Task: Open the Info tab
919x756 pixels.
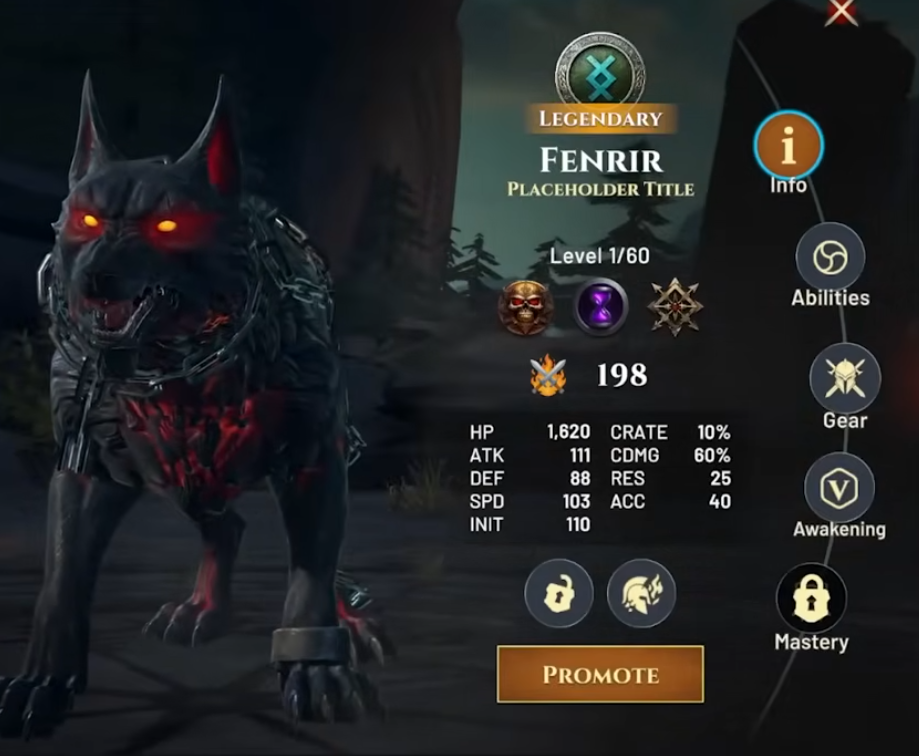Action: coord(788,146)
